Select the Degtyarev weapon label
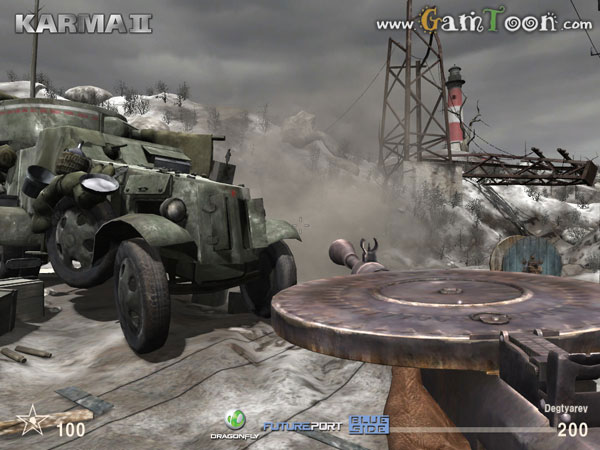 [562, 408]
